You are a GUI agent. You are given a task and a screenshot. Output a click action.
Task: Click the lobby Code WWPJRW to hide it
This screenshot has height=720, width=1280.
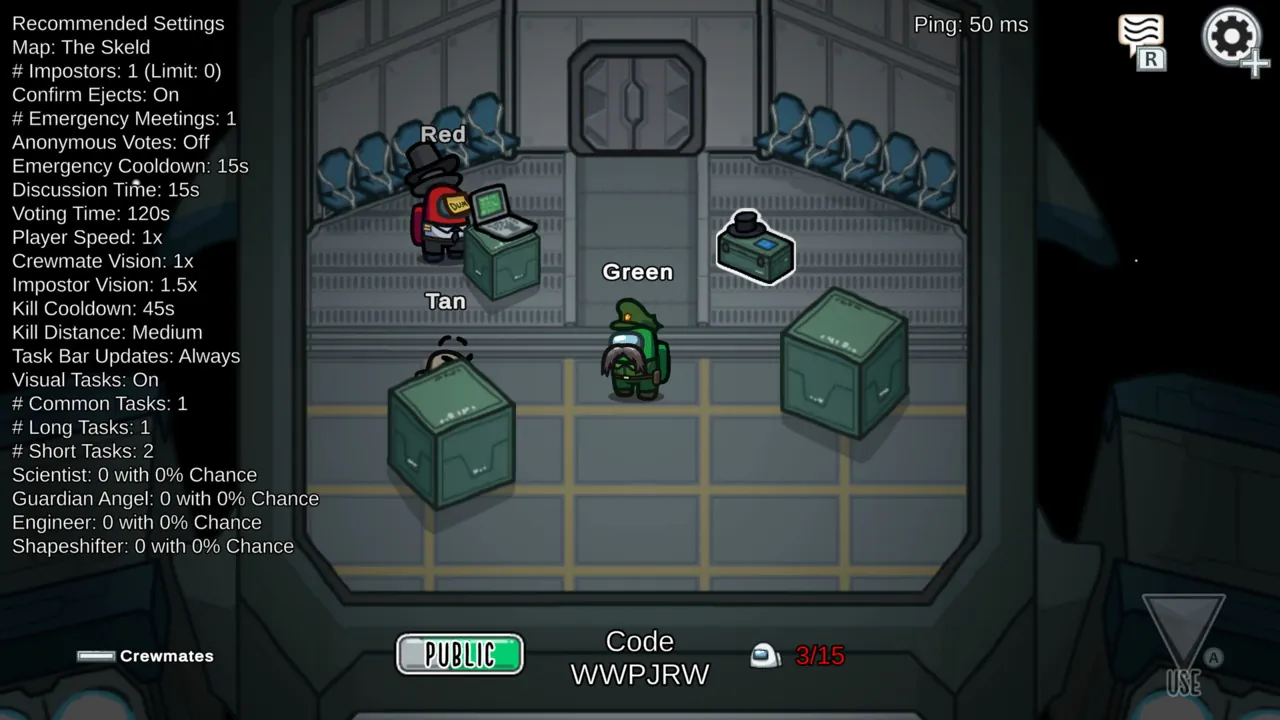(639, 658)
